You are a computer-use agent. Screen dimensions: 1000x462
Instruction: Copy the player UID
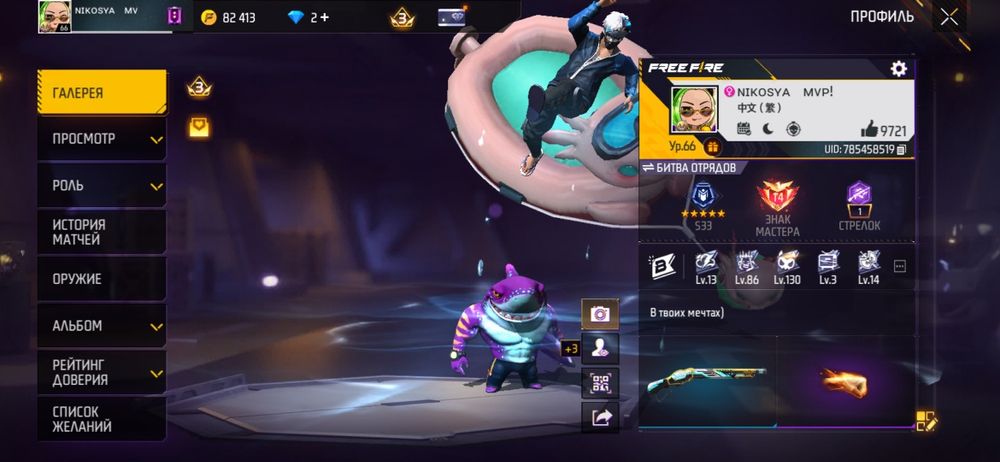pos(901,149)
